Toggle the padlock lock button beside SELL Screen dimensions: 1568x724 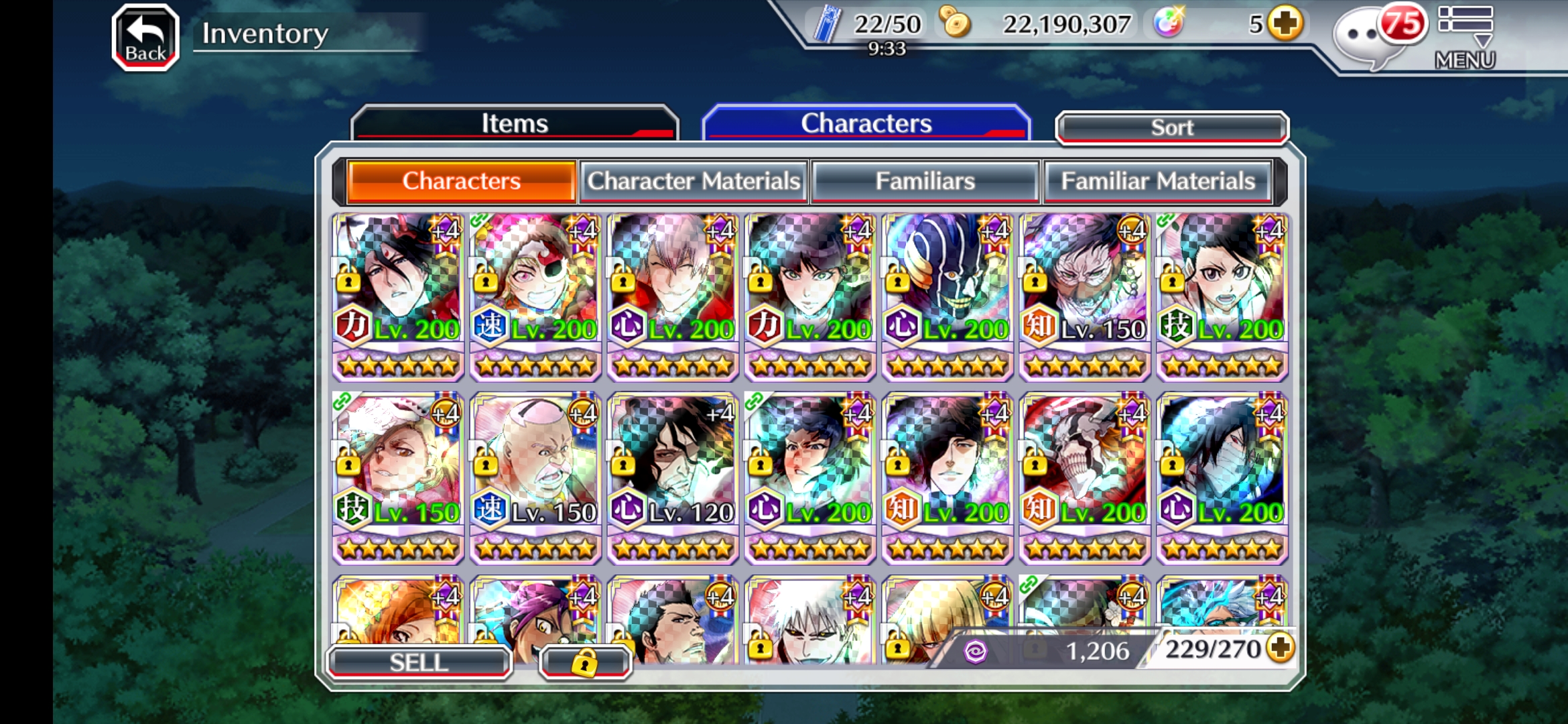[584, 662]
